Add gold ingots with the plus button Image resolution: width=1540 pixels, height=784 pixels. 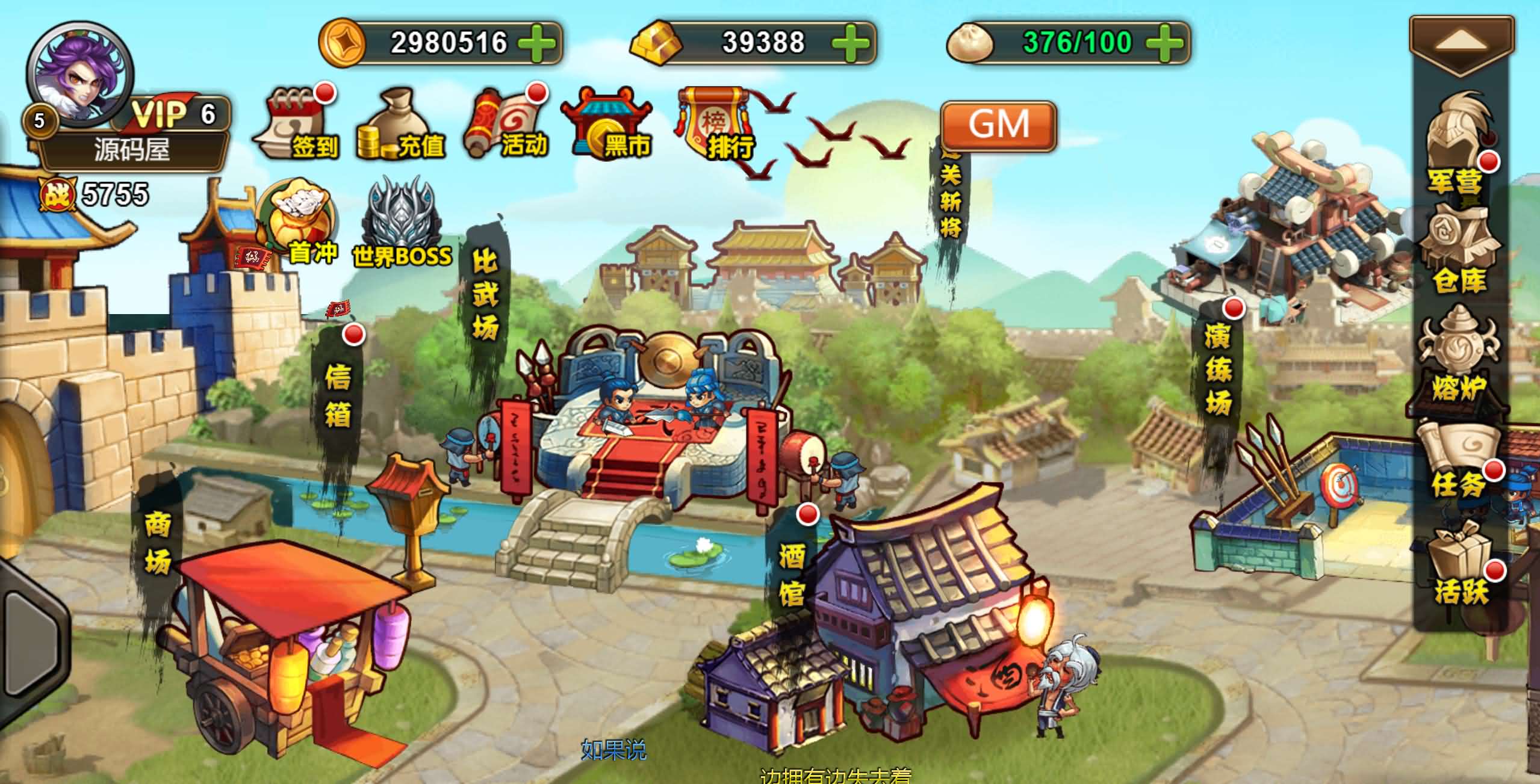point(851,43)
